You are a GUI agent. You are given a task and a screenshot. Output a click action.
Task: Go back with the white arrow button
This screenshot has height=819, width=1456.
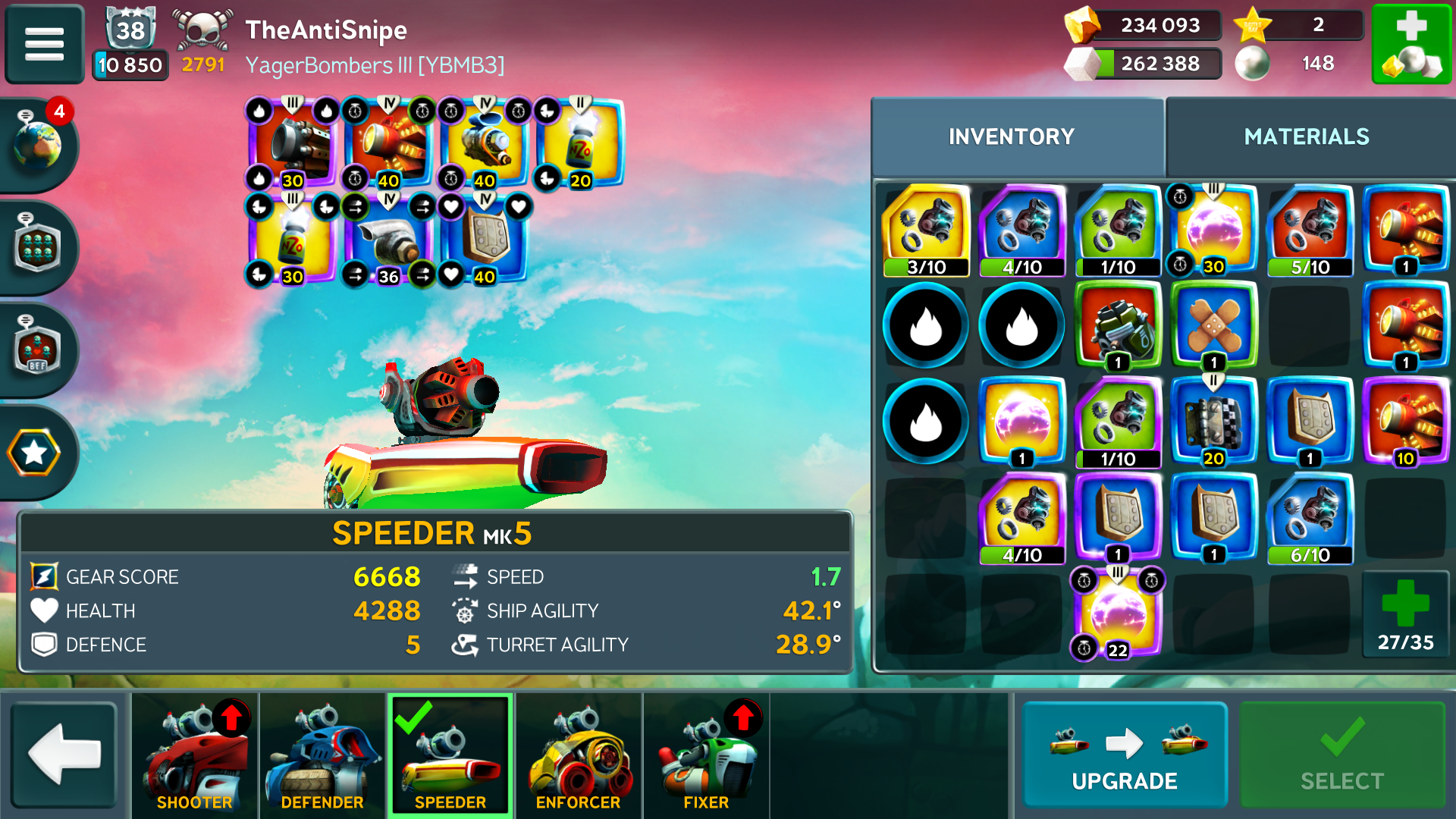[x=64, y=755]
